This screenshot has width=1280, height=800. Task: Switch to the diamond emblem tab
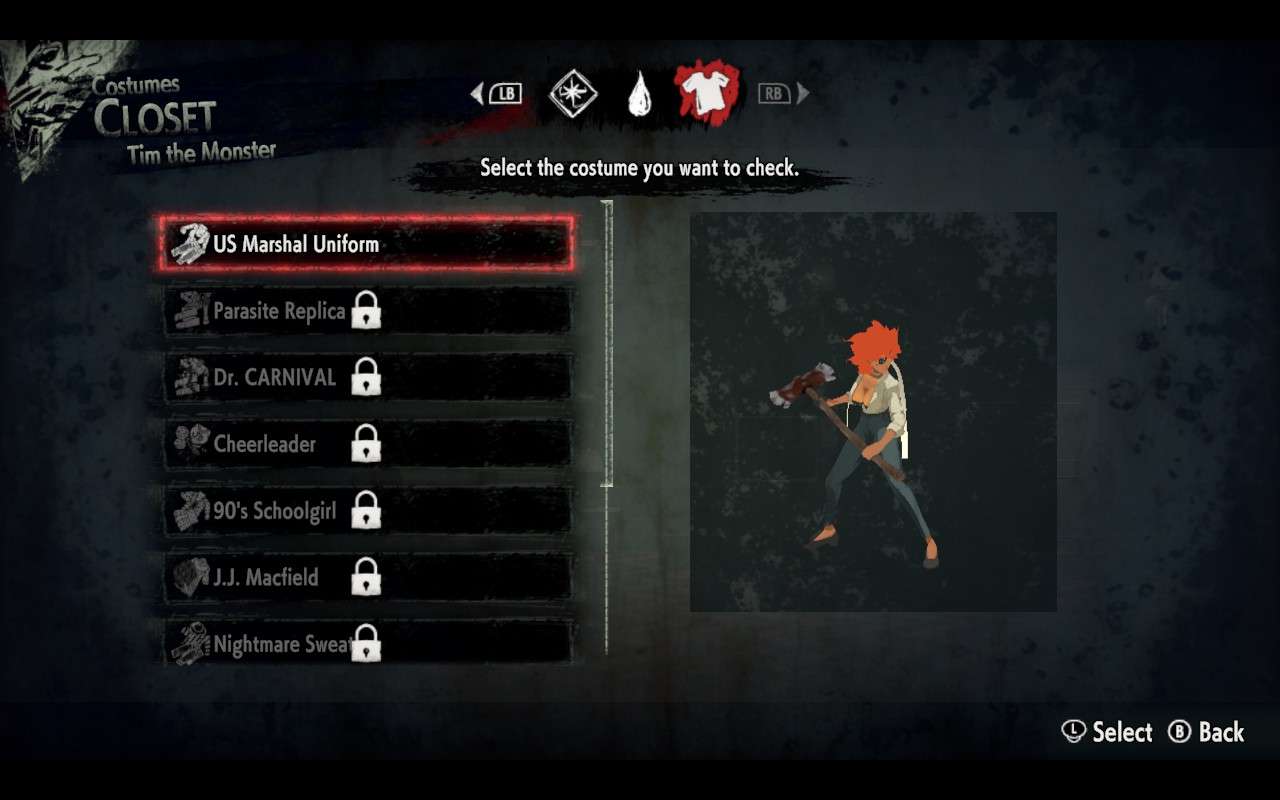(573, 94)
